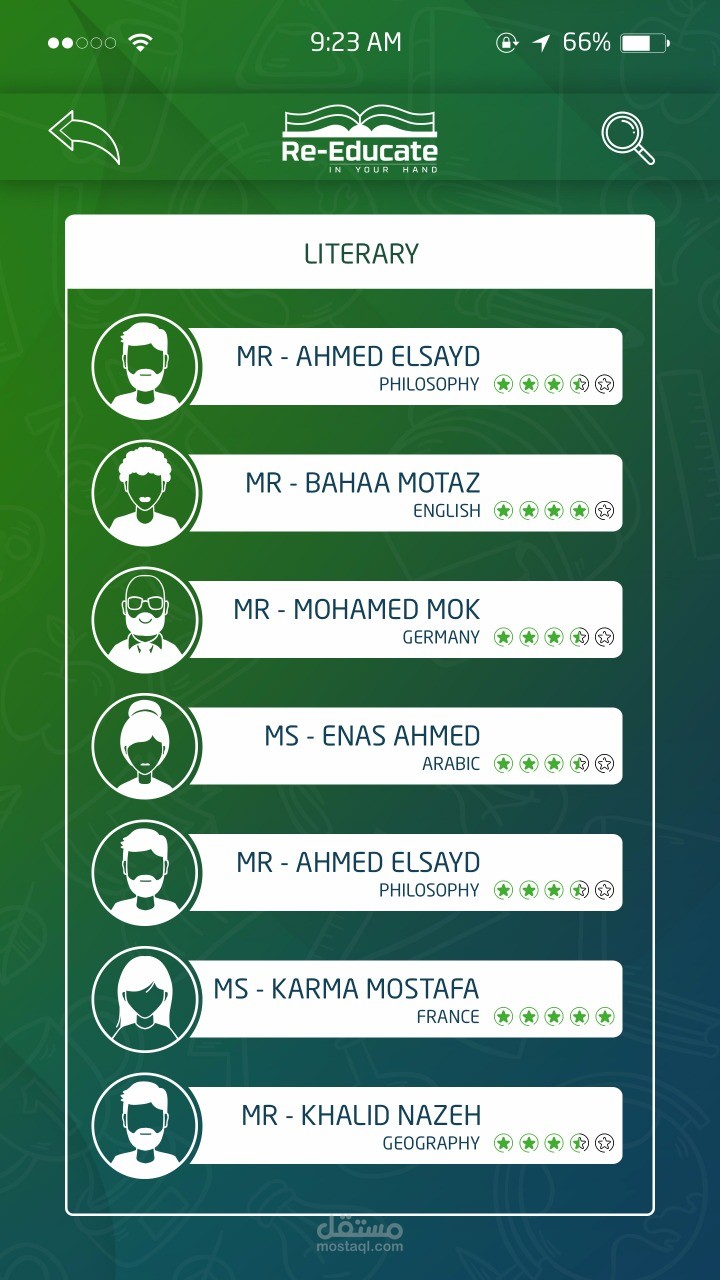Tap the Re-Educate logo
Viewport: 720px width, 1280px height.
click(360, 139)
